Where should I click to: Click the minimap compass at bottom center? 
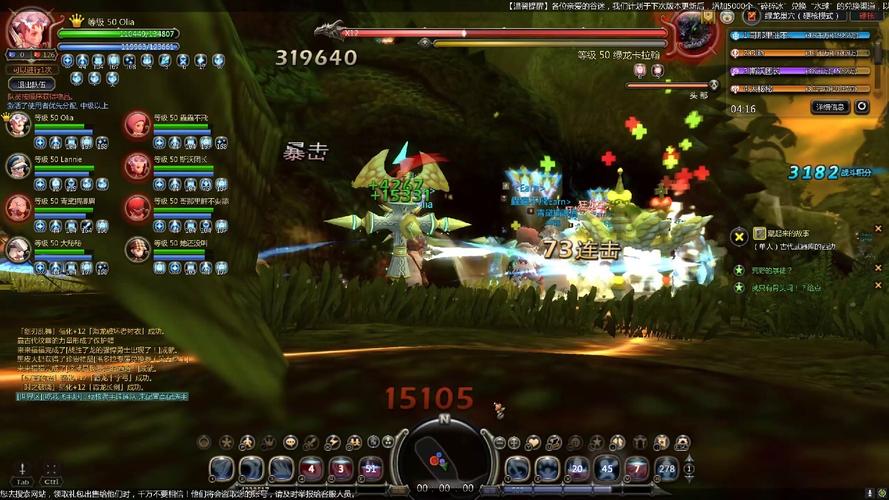(441, 456)
